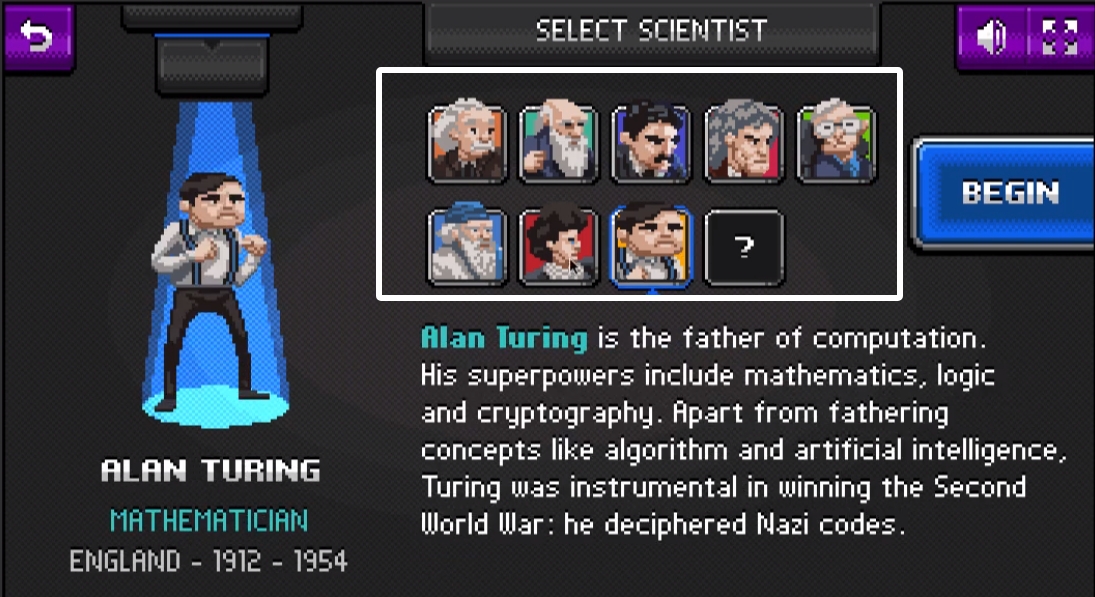This screenshot has width=1095, height=597.
Task: Toggle sound with the speaker button
Action: 992,38
